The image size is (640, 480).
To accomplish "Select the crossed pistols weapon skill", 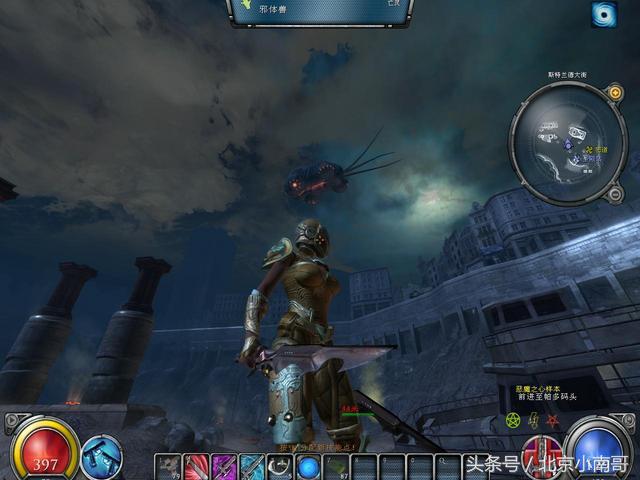I will (101, 455).
